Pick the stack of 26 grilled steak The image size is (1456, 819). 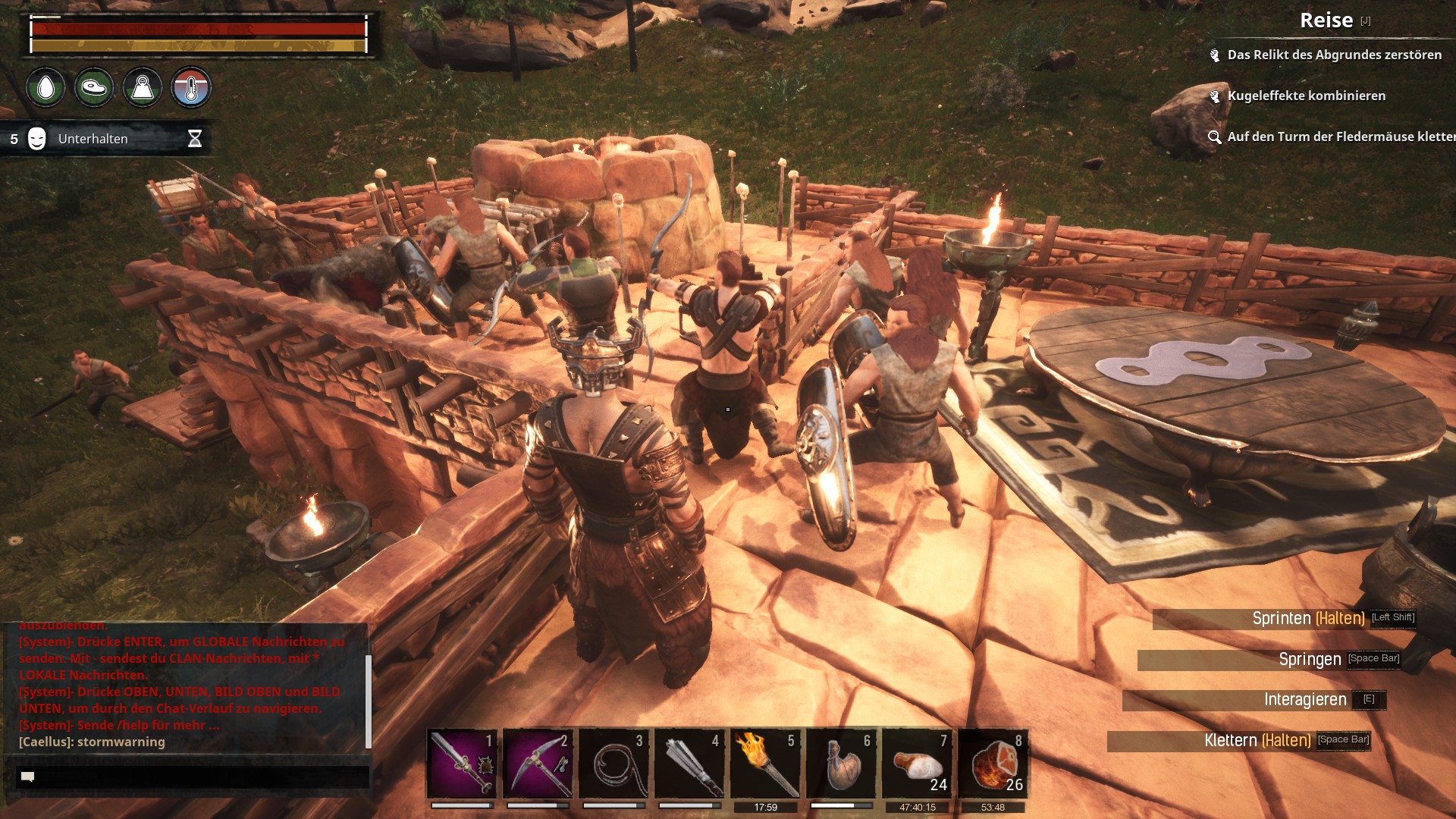(x=993, y=763)
